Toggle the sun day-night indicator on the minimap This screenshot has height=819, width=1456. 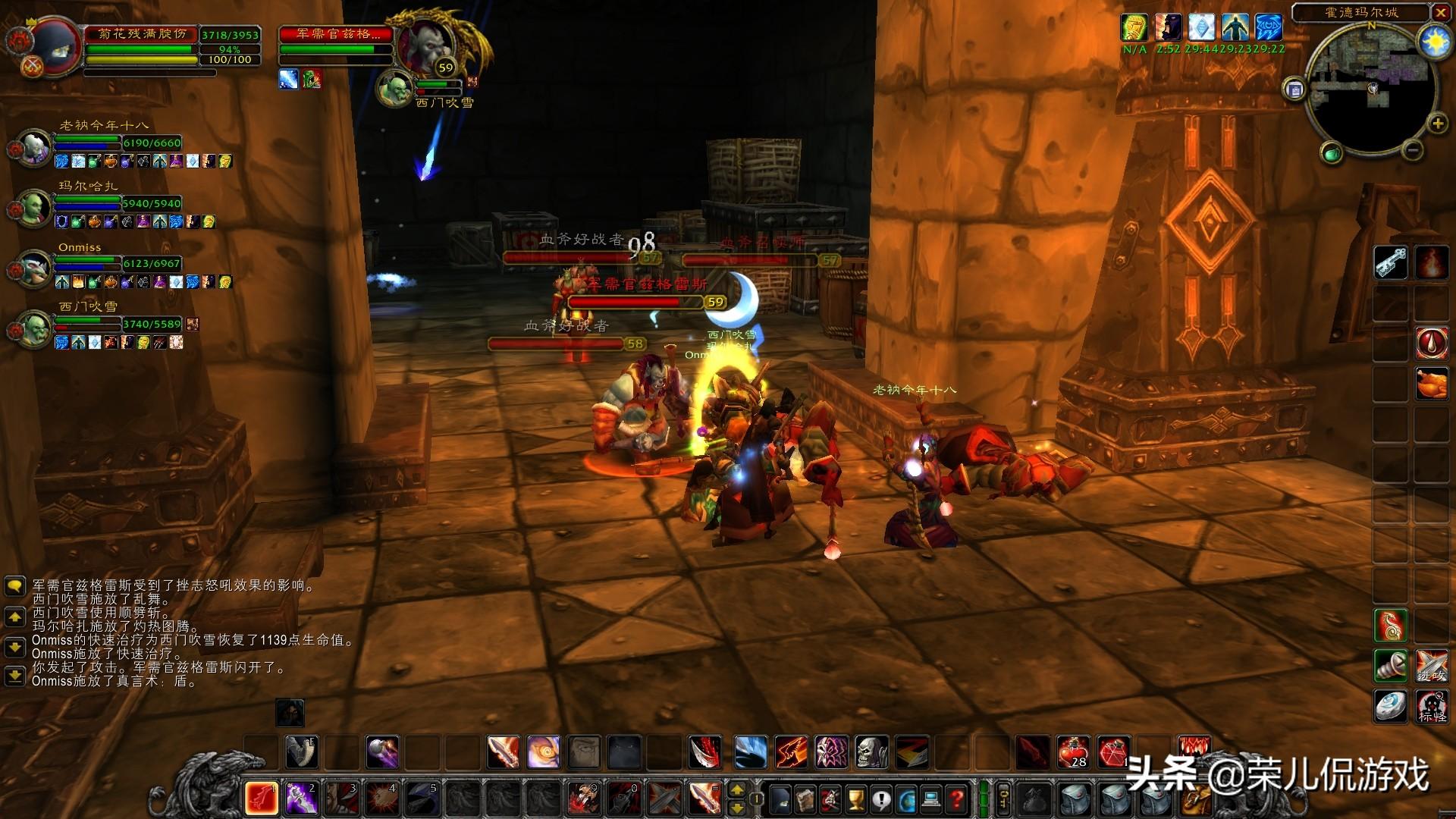tap(1436, 42)
